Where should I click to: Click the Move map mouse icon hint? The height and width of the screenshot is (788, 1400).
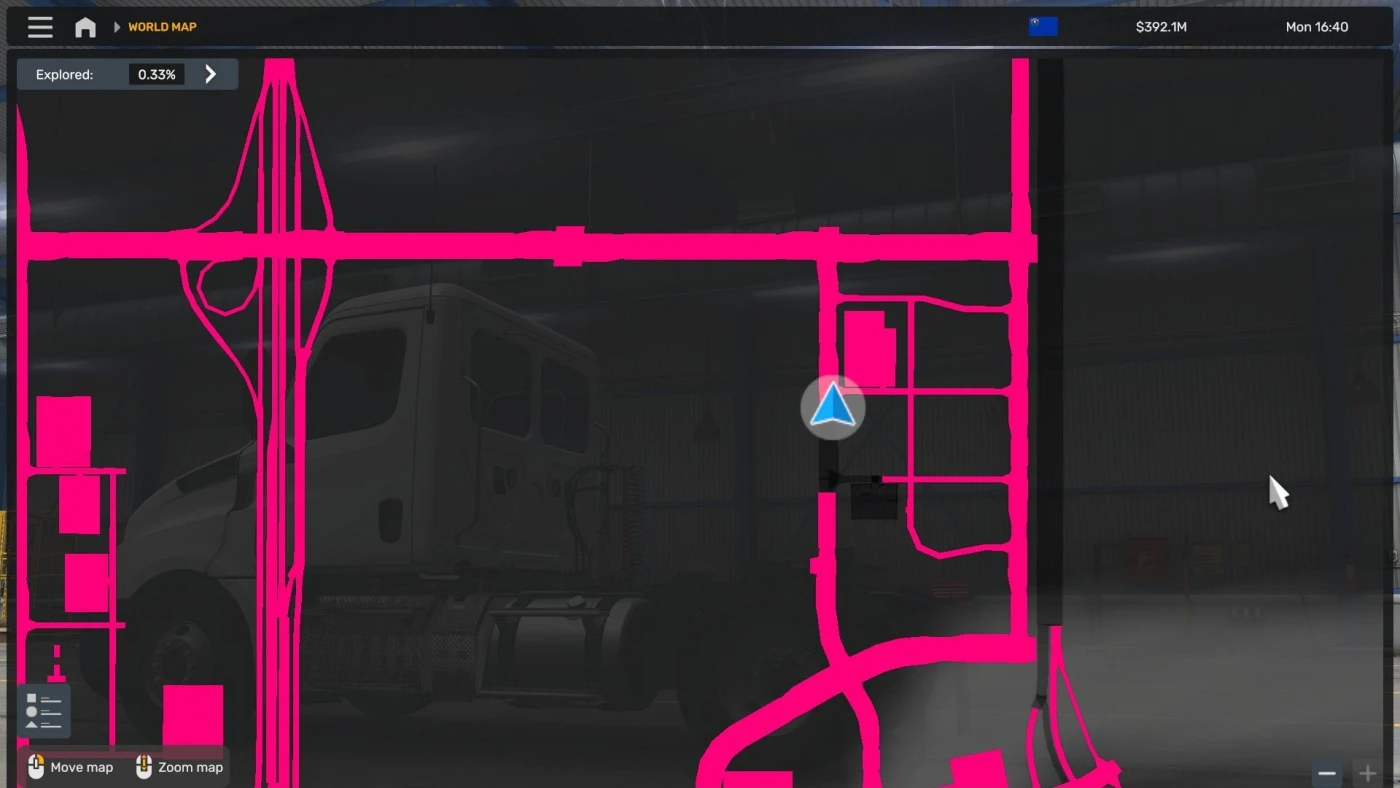(x=35, y=768)
